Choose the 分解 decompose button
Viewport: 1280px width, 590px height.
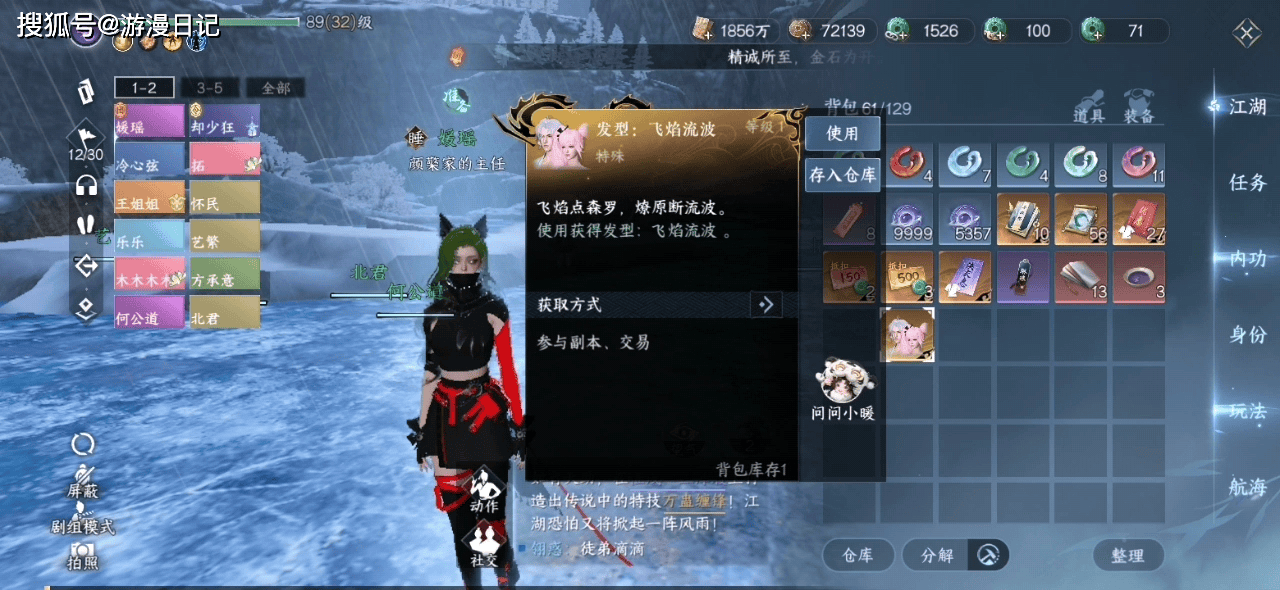[937, 555]
